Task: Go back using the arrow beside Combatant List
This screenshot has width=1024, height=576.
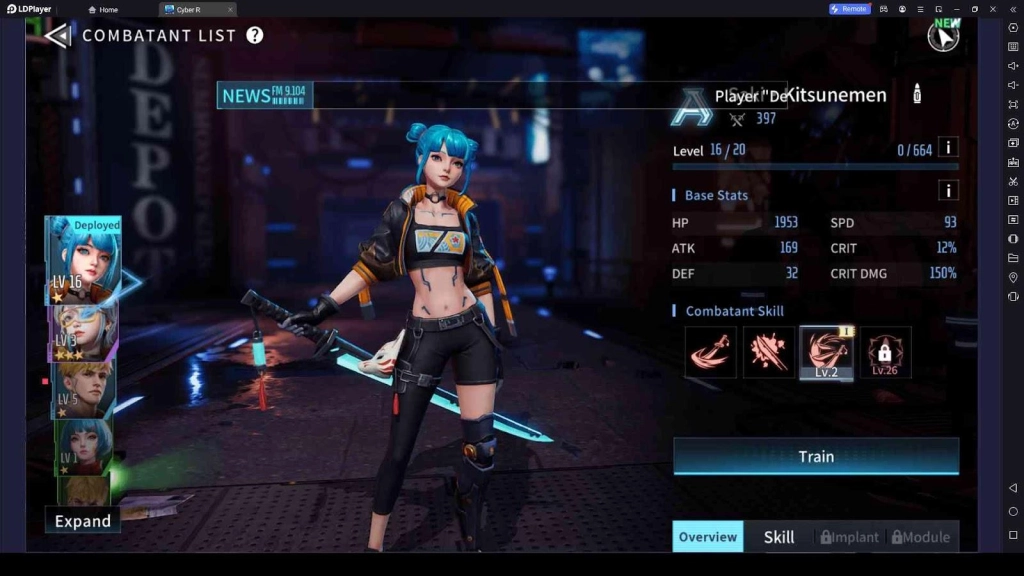Action: 57,36
